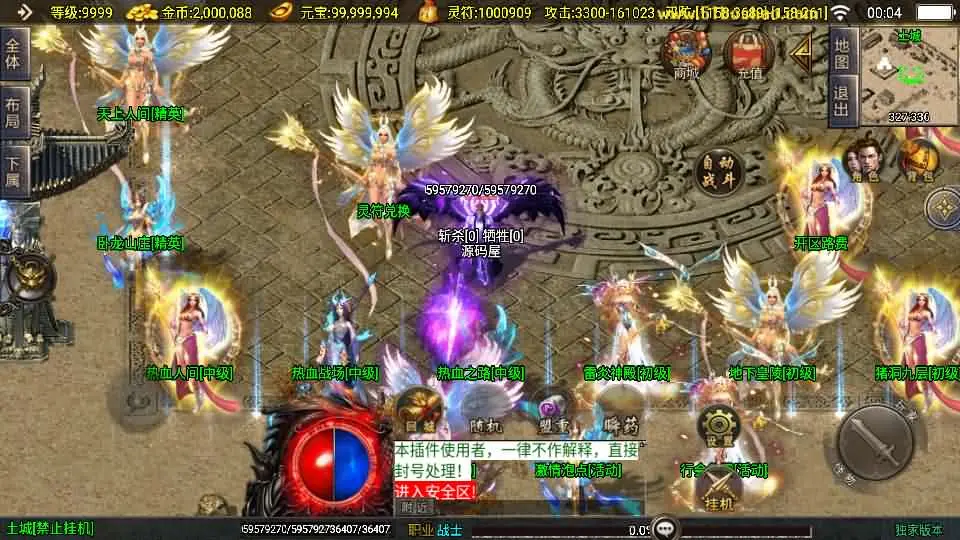Select the 全体 tab
The image size is (960, 540).
(x=13, y=54)
